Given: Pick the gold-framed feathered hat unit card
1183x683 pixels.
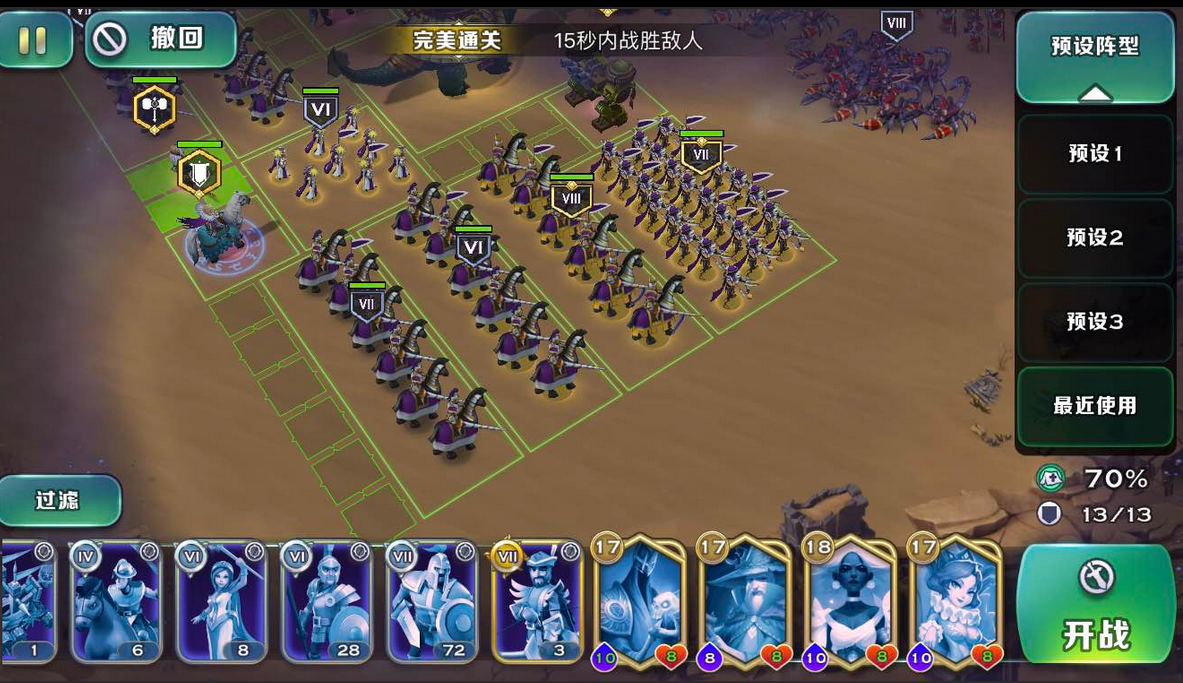Looking at the screenshot, I should (x=537, y=602).
